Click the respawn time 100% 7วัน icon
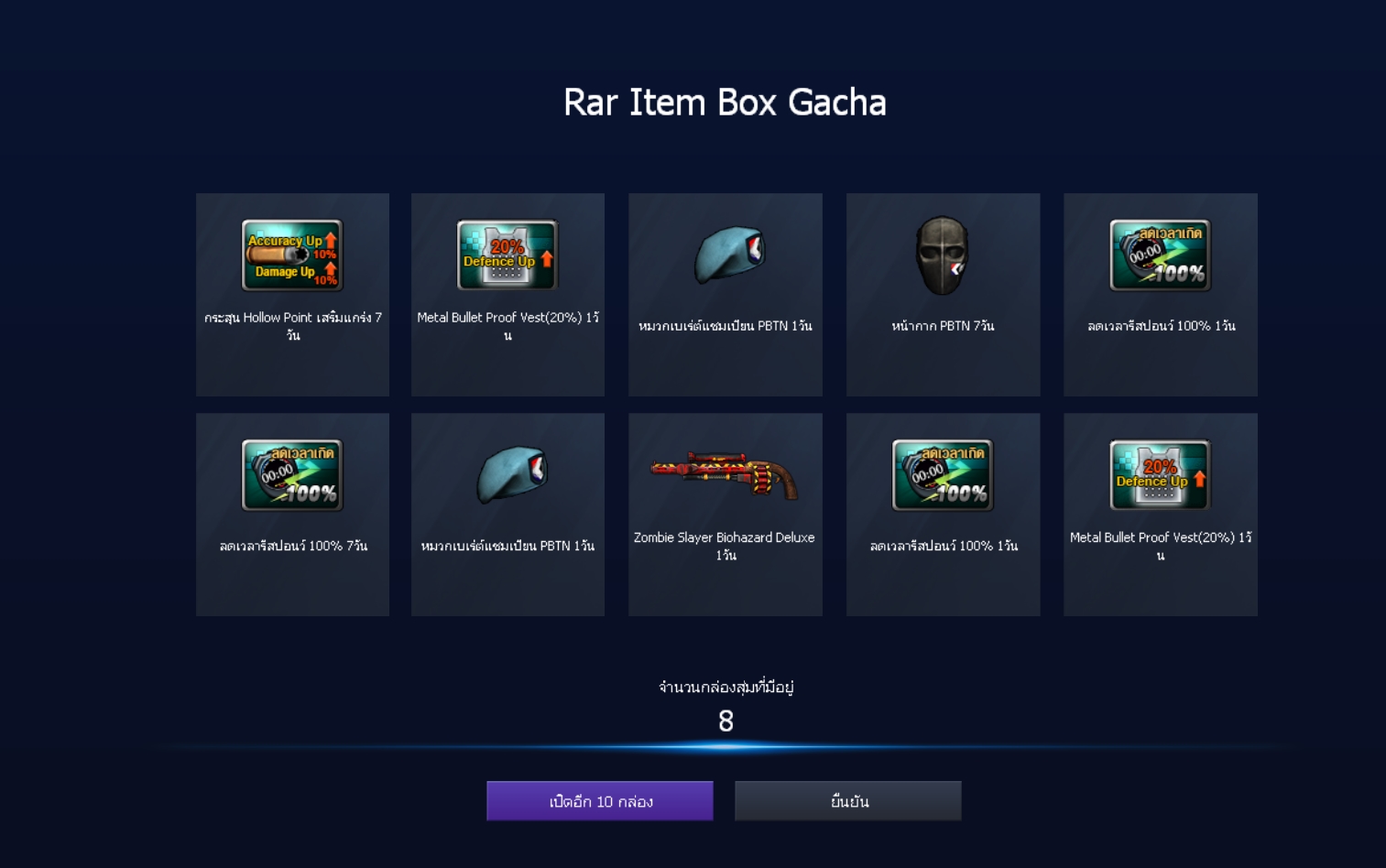 [292, 474]
